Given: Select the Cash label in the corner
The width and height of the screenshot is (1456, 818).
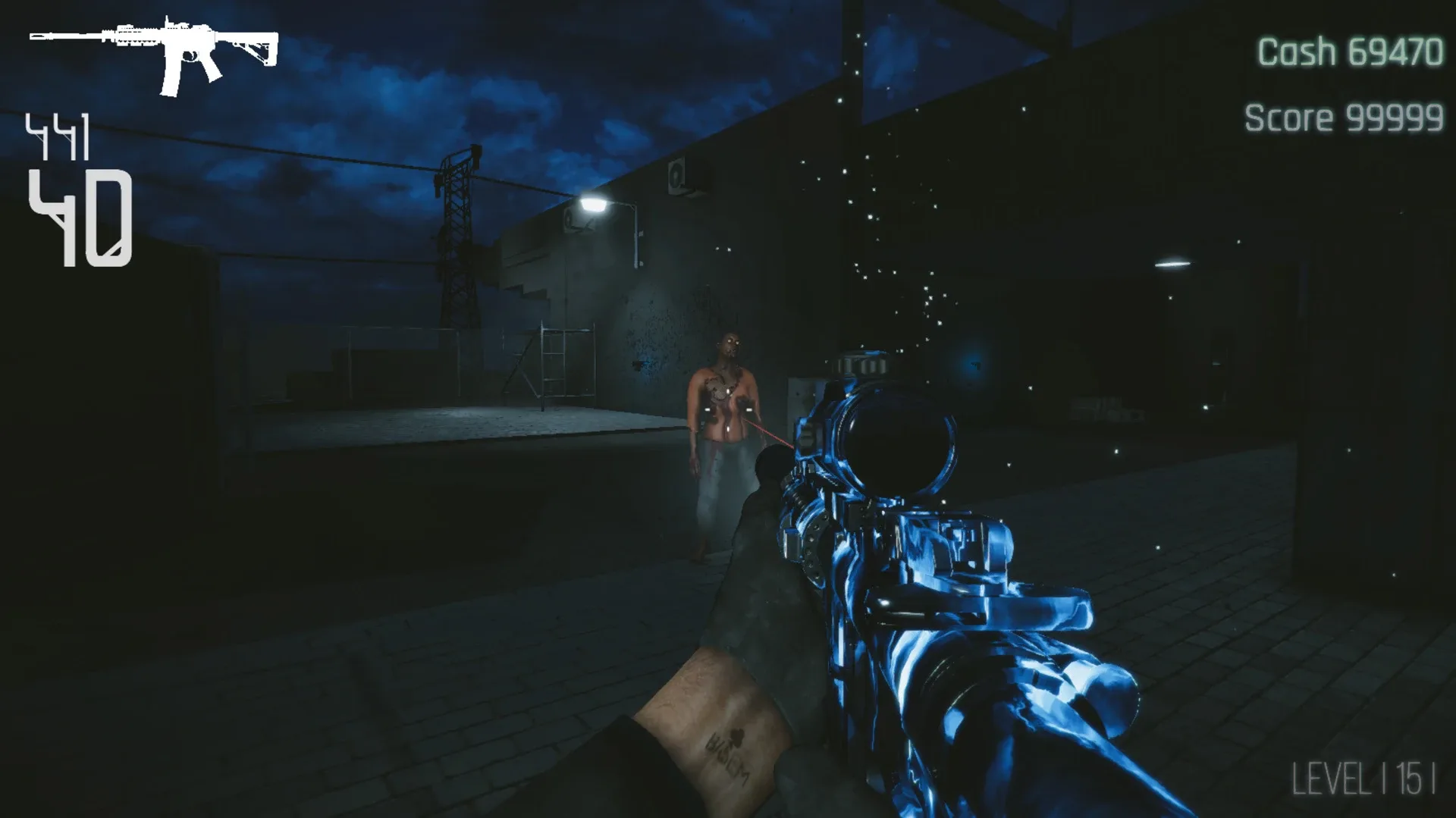Looking at the screenshot, I should tap(1297, 52).
